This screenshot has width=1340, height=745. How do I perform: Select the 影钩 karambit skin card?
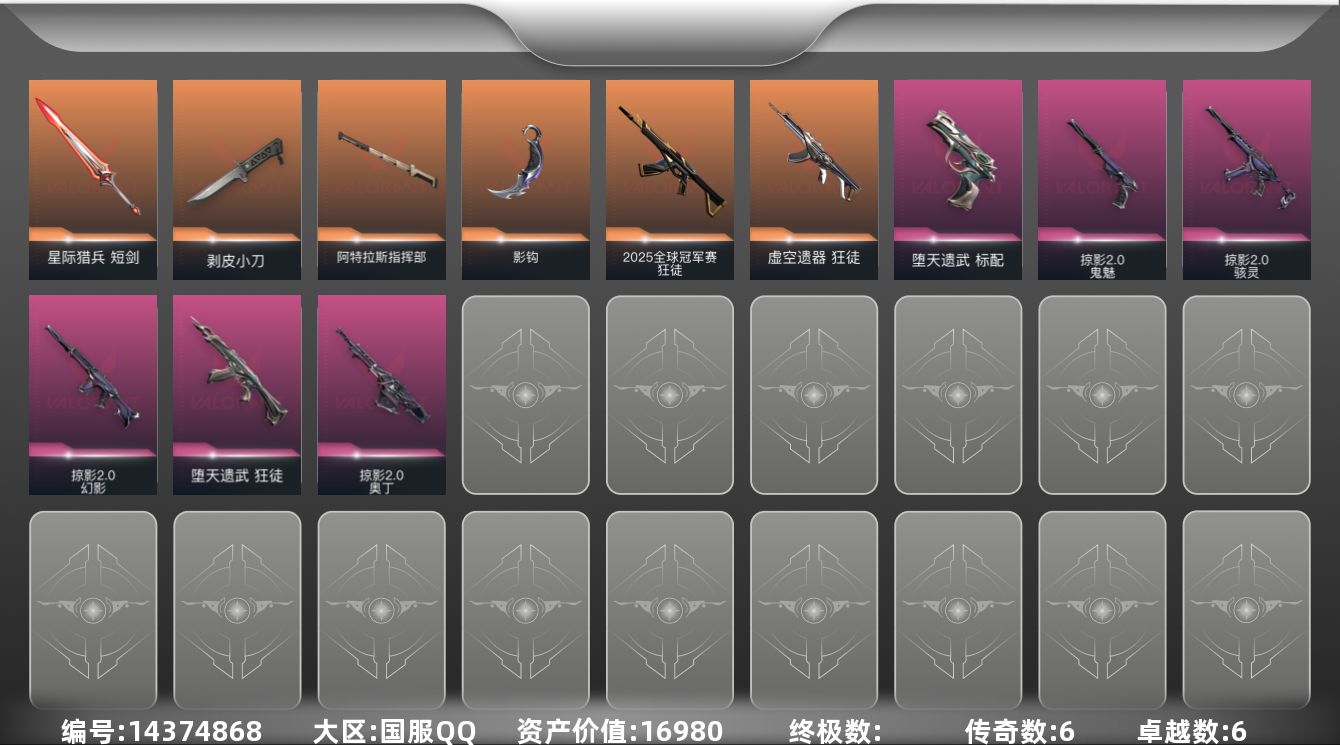tap(525, 175)
